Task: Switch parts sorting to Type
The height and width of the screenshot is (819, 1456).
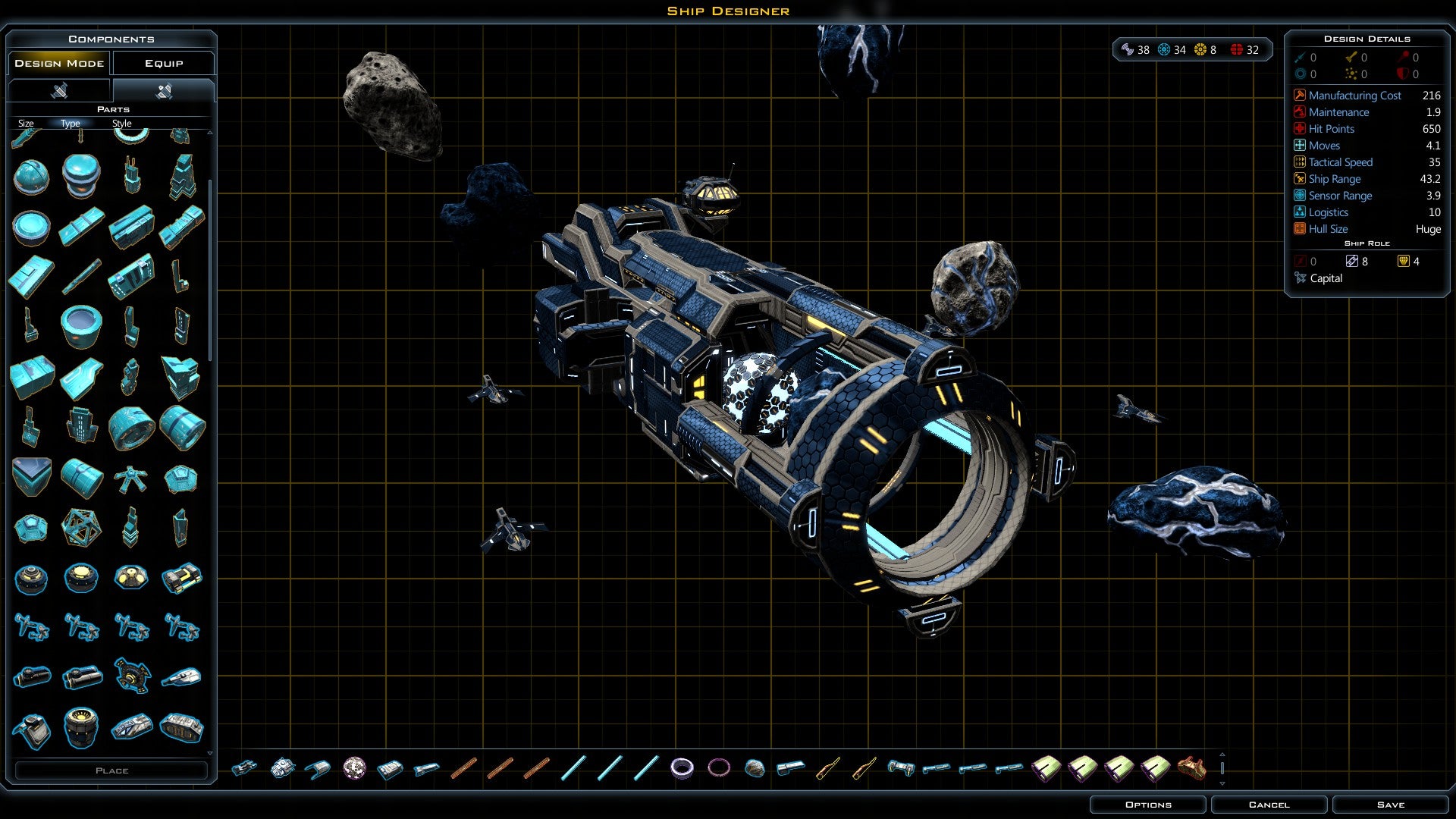Action: pyautogui.click(x=70, y=123)
